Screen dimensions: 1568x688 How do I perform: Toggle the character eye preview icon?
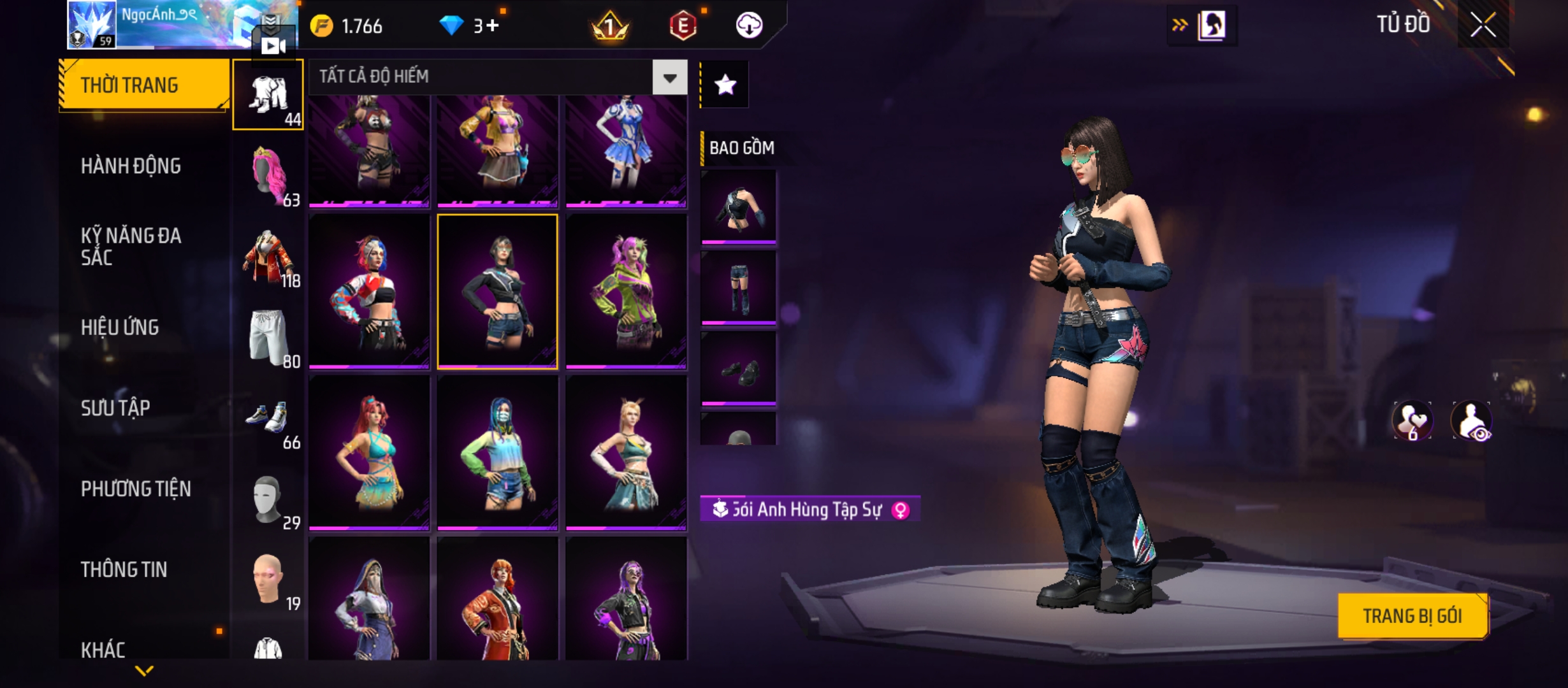1472,421
